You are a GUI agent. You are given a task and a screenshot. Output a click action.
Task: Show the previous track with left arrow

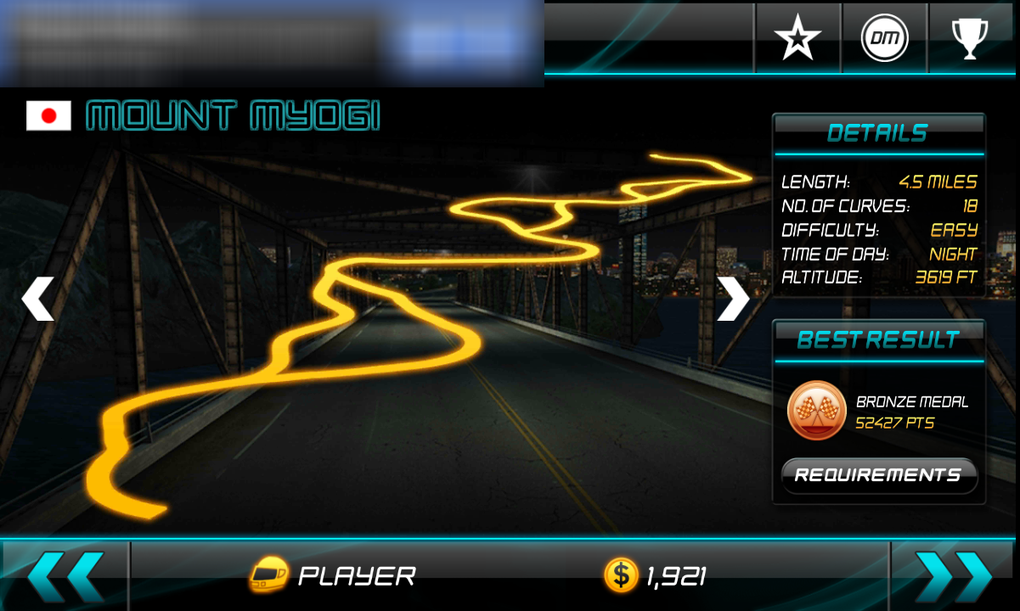point(39,299)
